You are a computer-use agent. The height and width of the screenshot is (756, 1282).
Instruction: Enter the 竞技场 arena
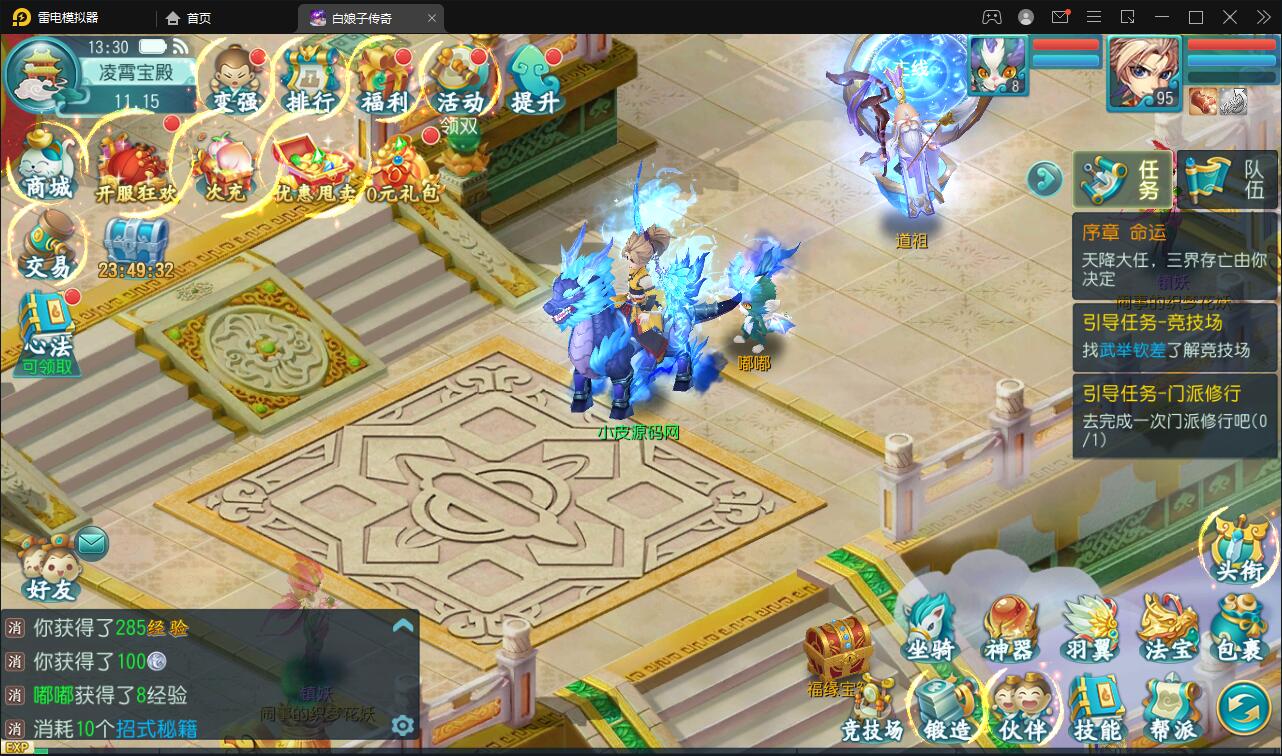pos(872,708)
